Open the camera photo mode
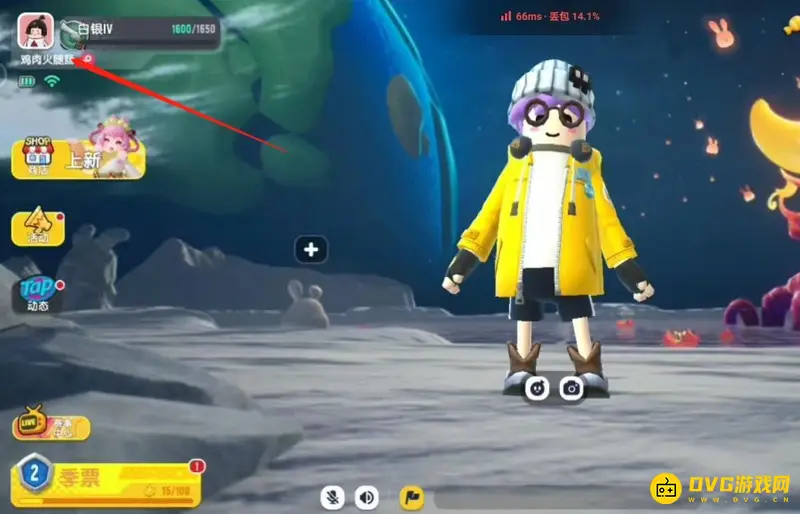This screenshot has width=800, height=514. [x=571, y=387]
